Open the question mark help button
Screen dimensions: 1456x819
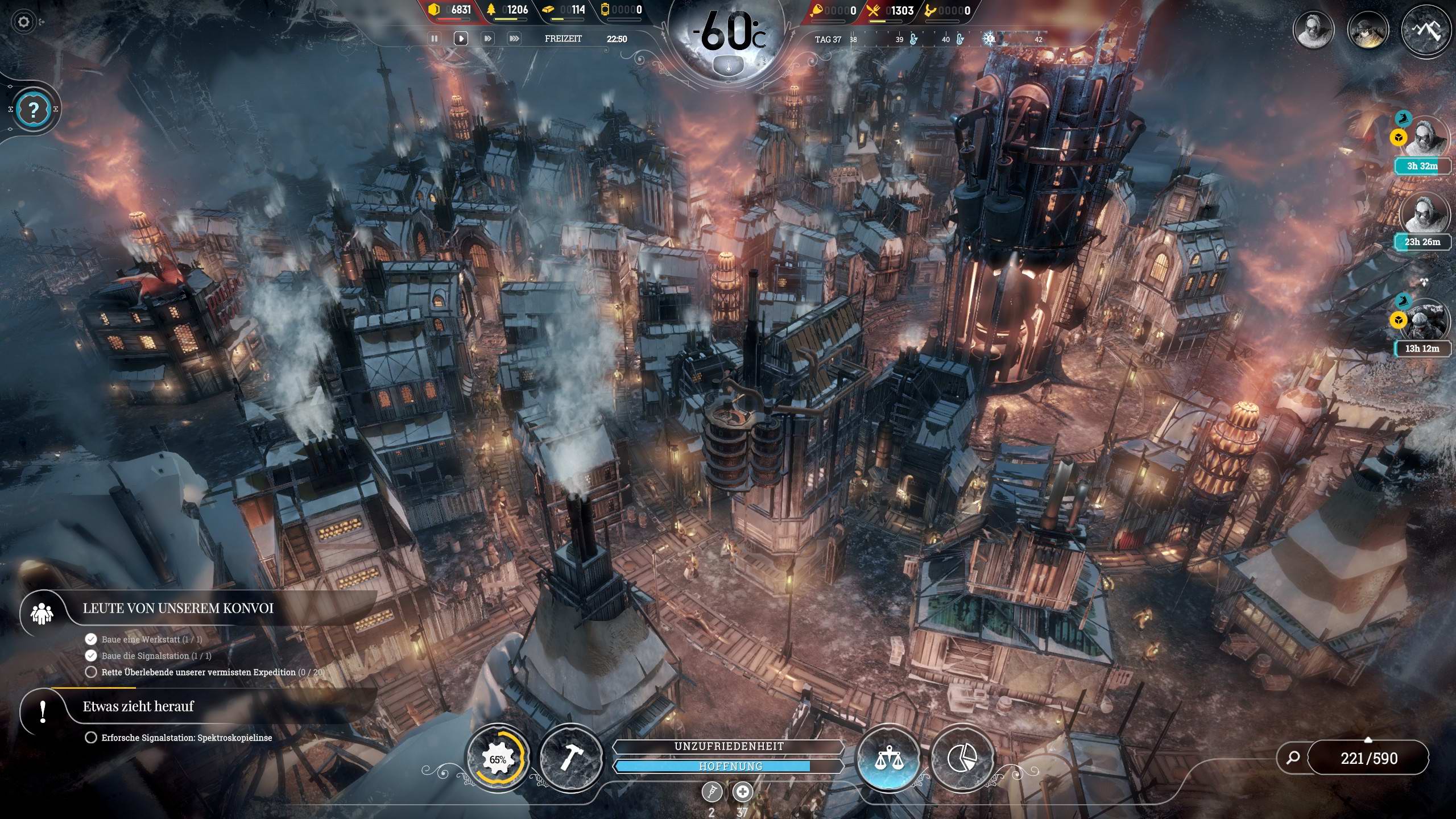click(34, 109)
